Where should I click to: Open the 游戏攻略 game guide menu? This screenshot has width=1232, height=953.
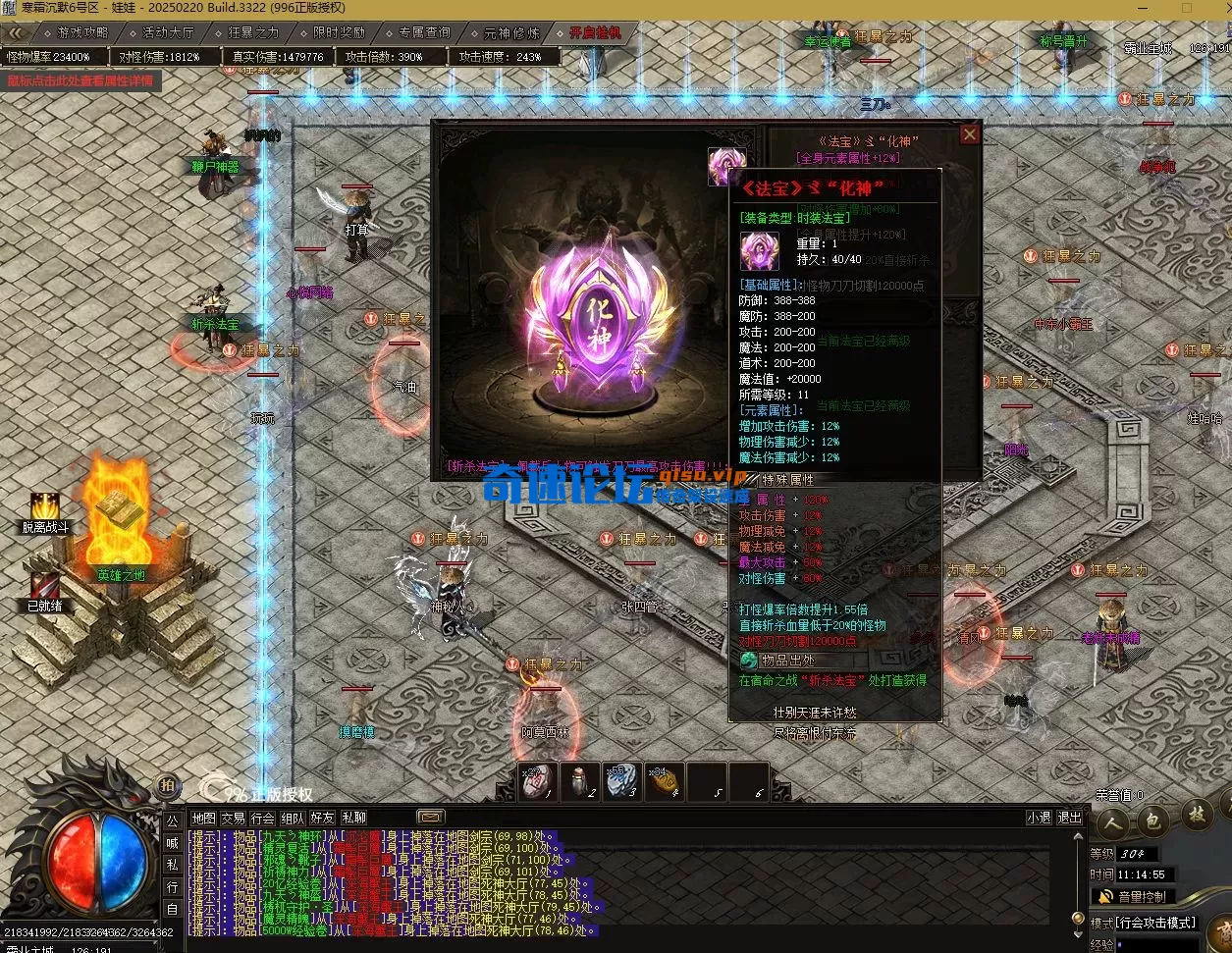78,32
